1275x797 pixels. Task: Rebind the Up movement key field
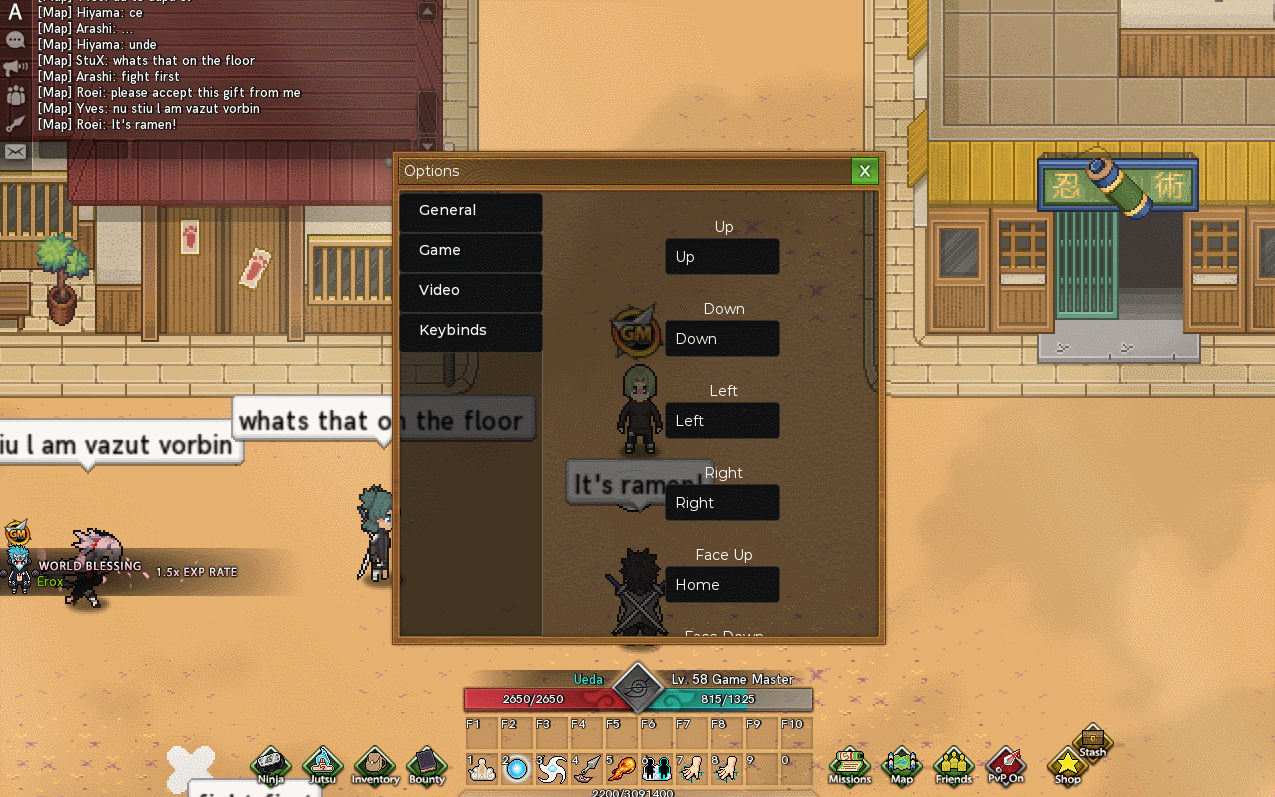pyautogui.click(x=722, y=257)
